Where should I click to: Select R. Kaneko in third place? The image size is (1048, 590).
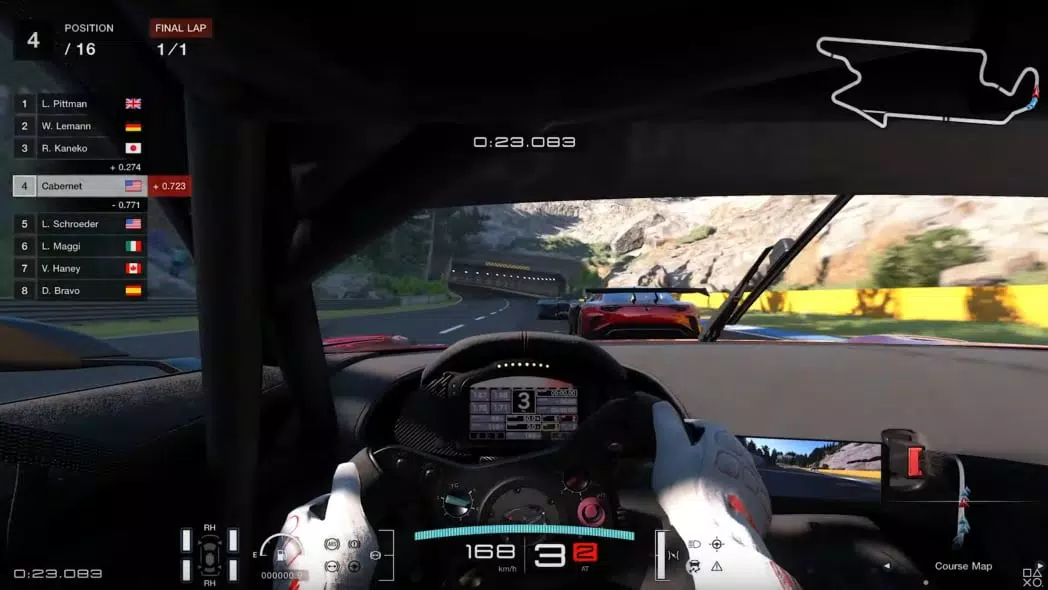coord(80,148)
